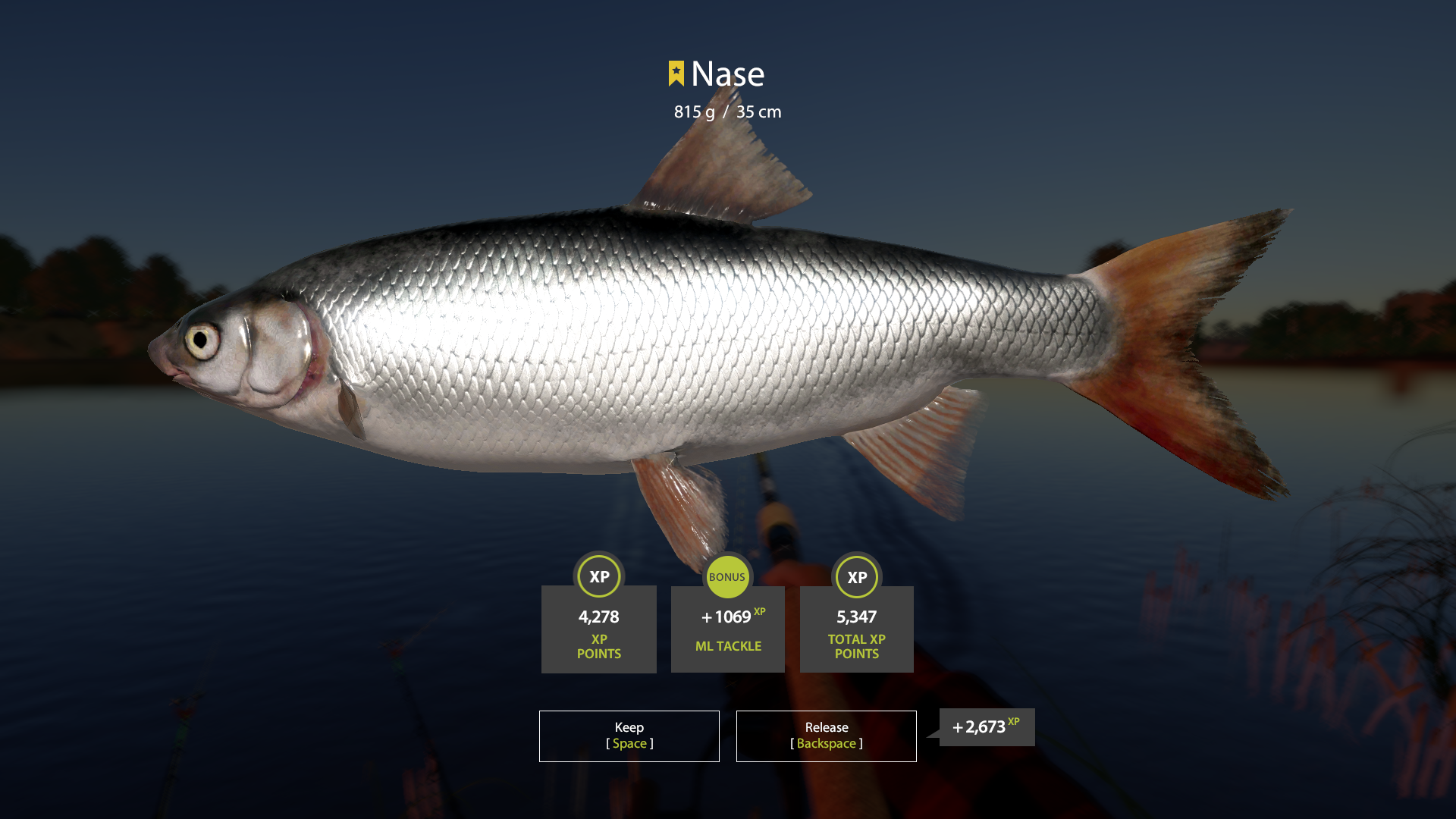The image size is (1456, 819).
Task: Keep the caught Nase fish
Action: click(x=629, y=736)
